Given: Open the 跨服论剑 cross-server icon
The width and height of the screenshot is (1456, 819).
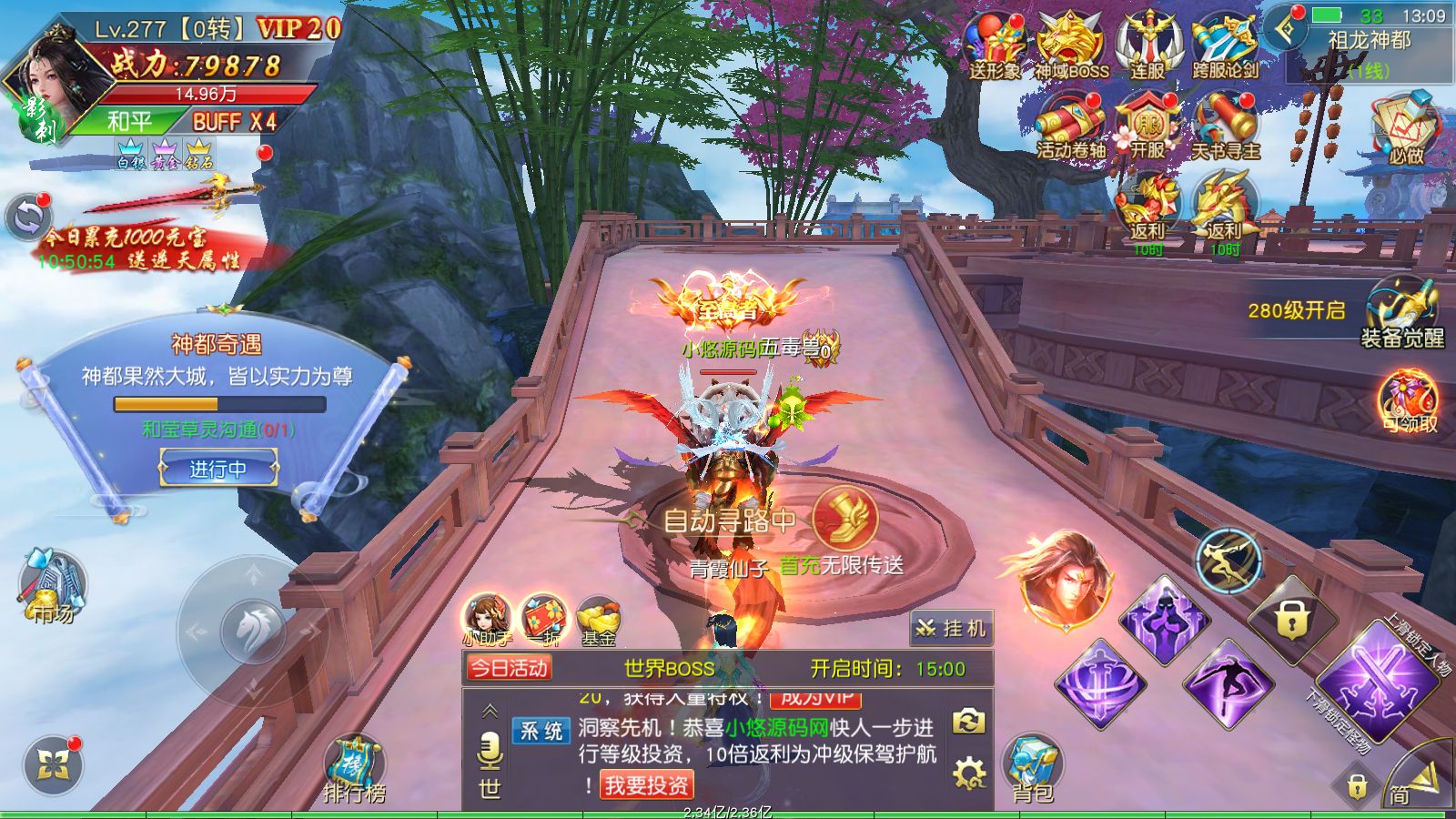Looking at the screenshot, I should [x=1225, y=47].
